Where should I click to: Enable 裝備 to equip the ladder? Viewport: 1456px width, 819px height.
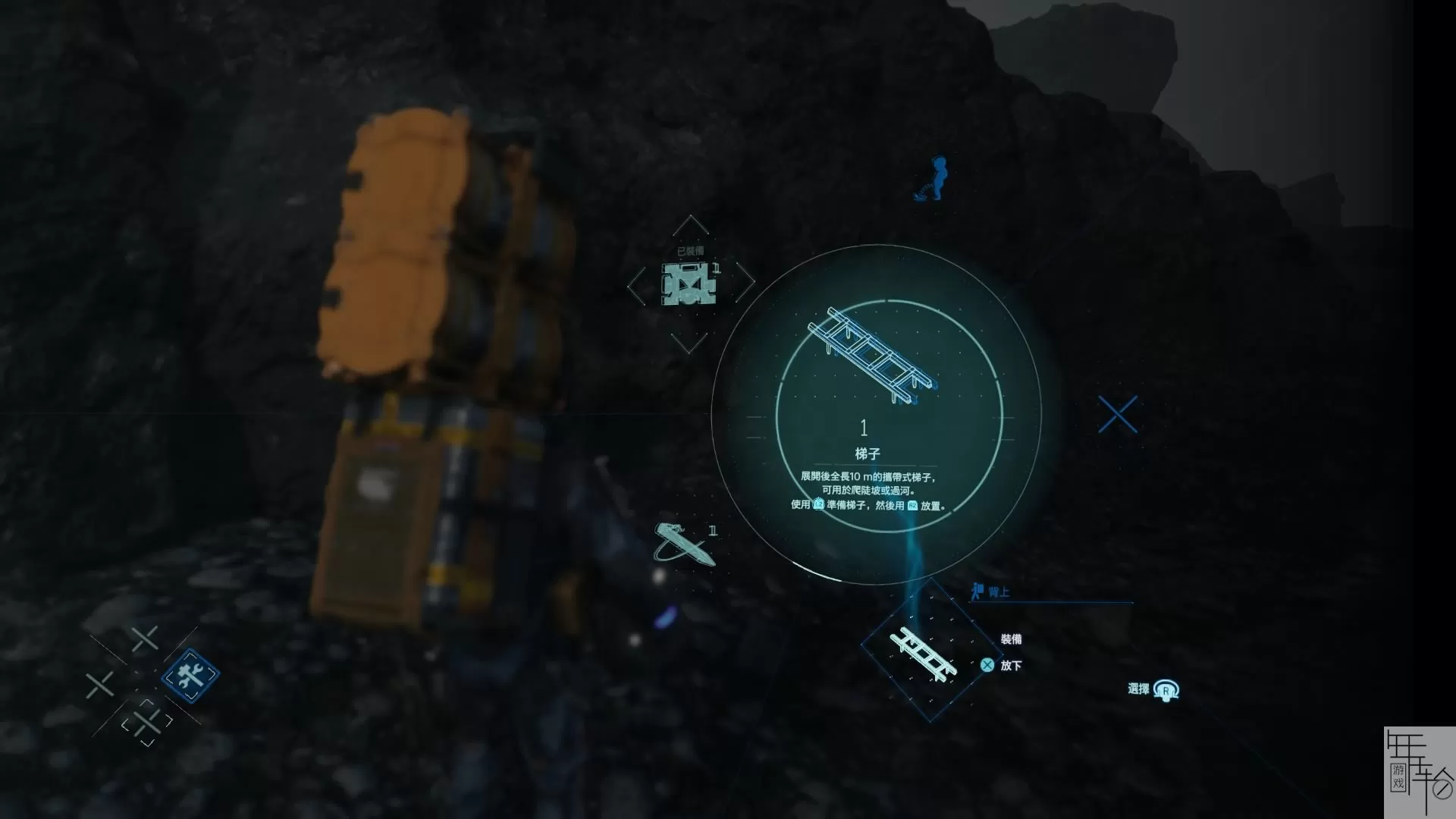1012,640
